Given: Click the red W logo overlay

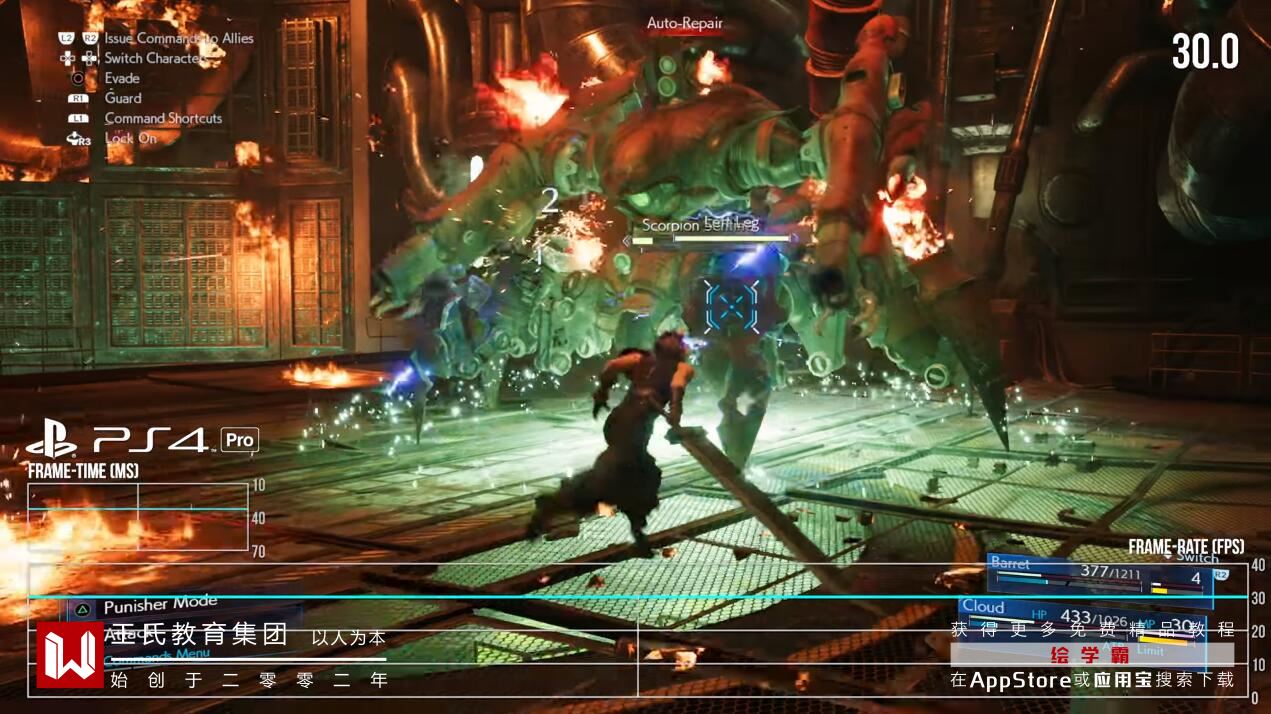Looking at the screenshot, I should point(69,655).
